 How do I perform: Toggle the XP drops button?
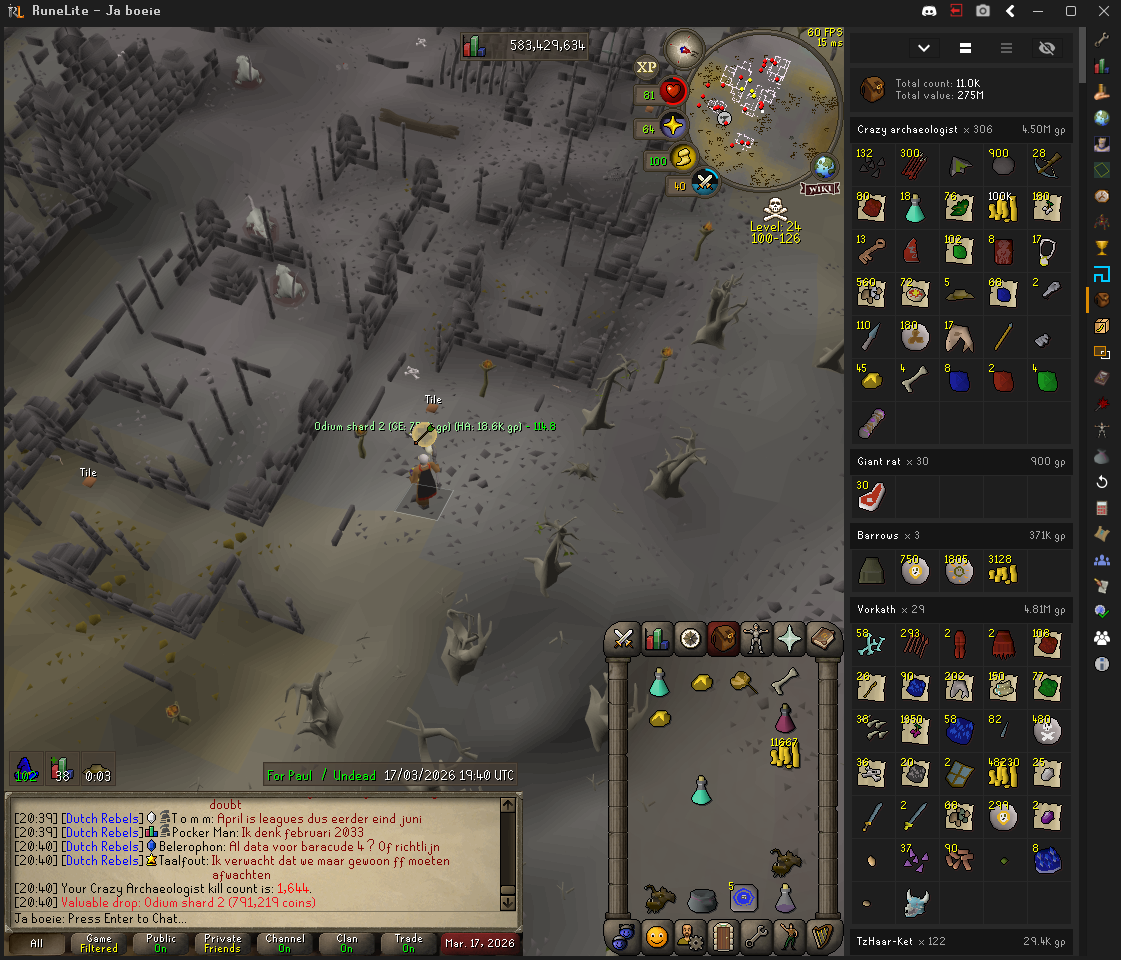click(647, 67)
